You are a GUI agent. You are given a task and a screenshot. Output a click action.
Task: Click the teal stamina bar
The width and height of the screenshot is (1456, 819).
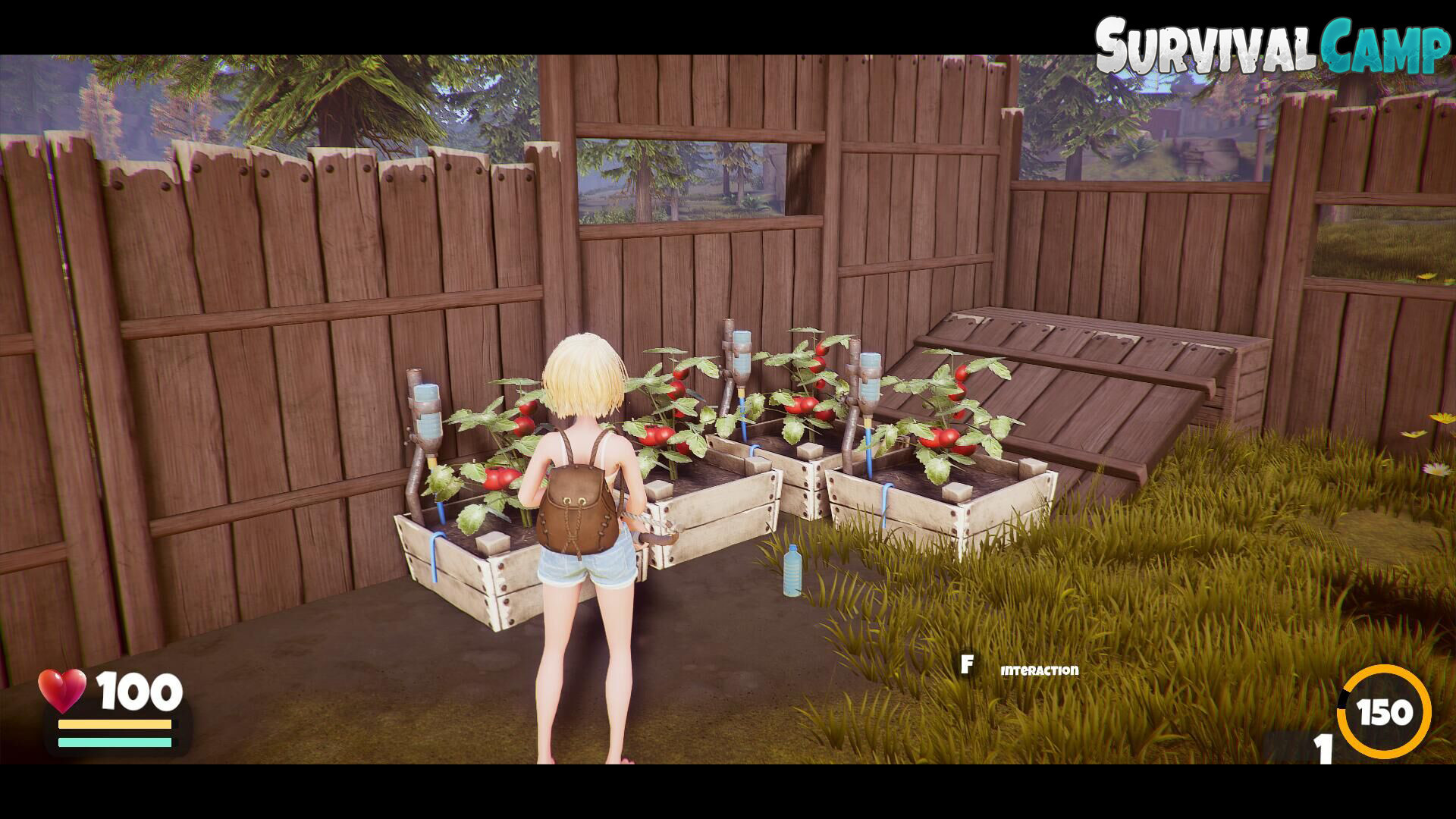point(114,743)
